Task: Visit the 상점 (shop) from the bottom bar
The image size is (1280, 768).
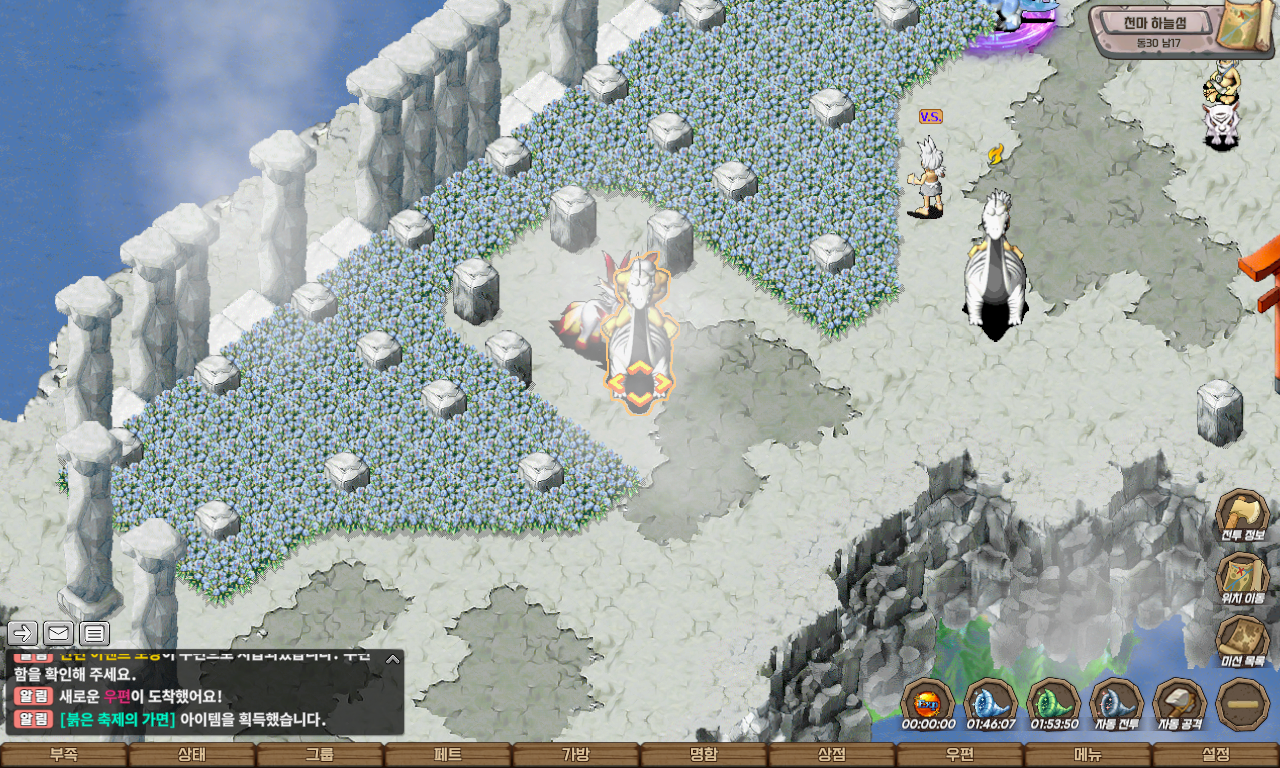Action: pos(832,755)
